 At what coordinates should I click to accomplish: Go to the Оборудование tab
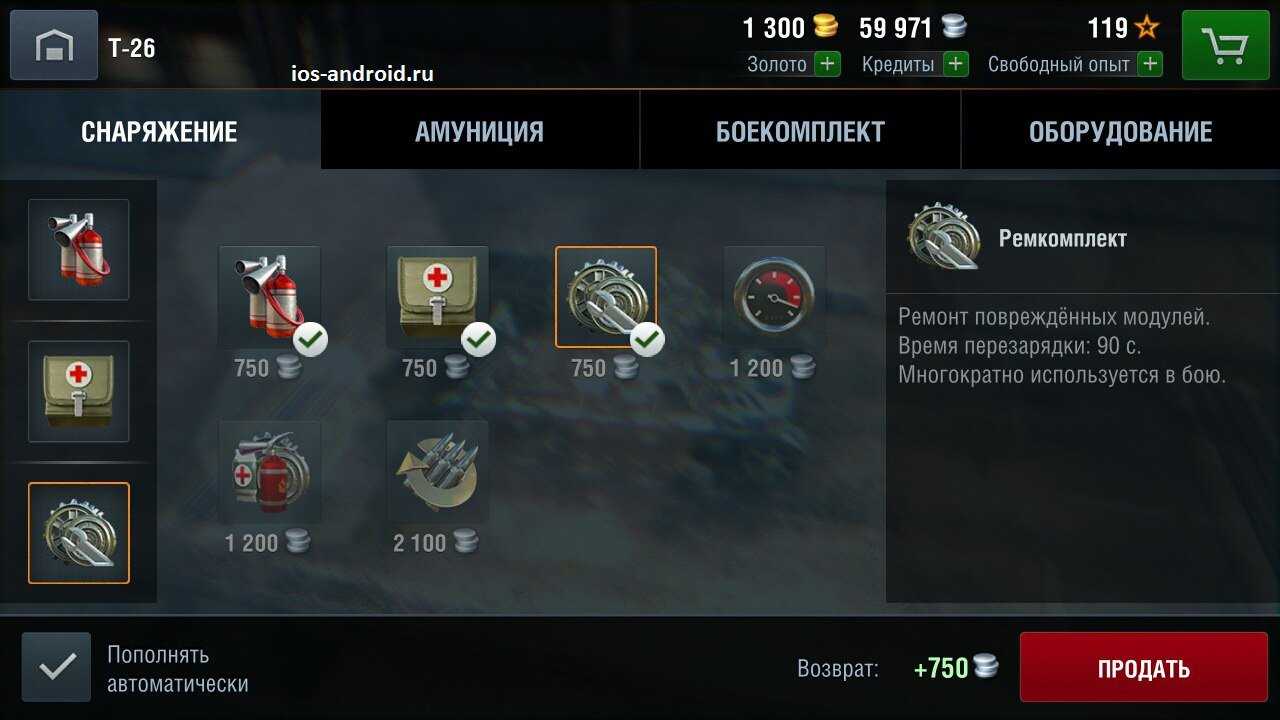[x=1120, y=131]
